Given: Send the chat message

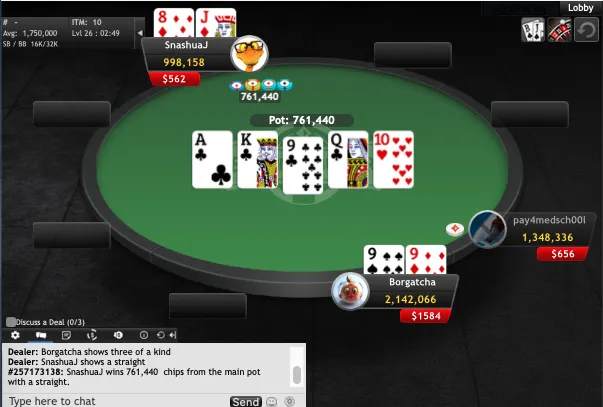Looking at the screenshot, I should 245,401.
